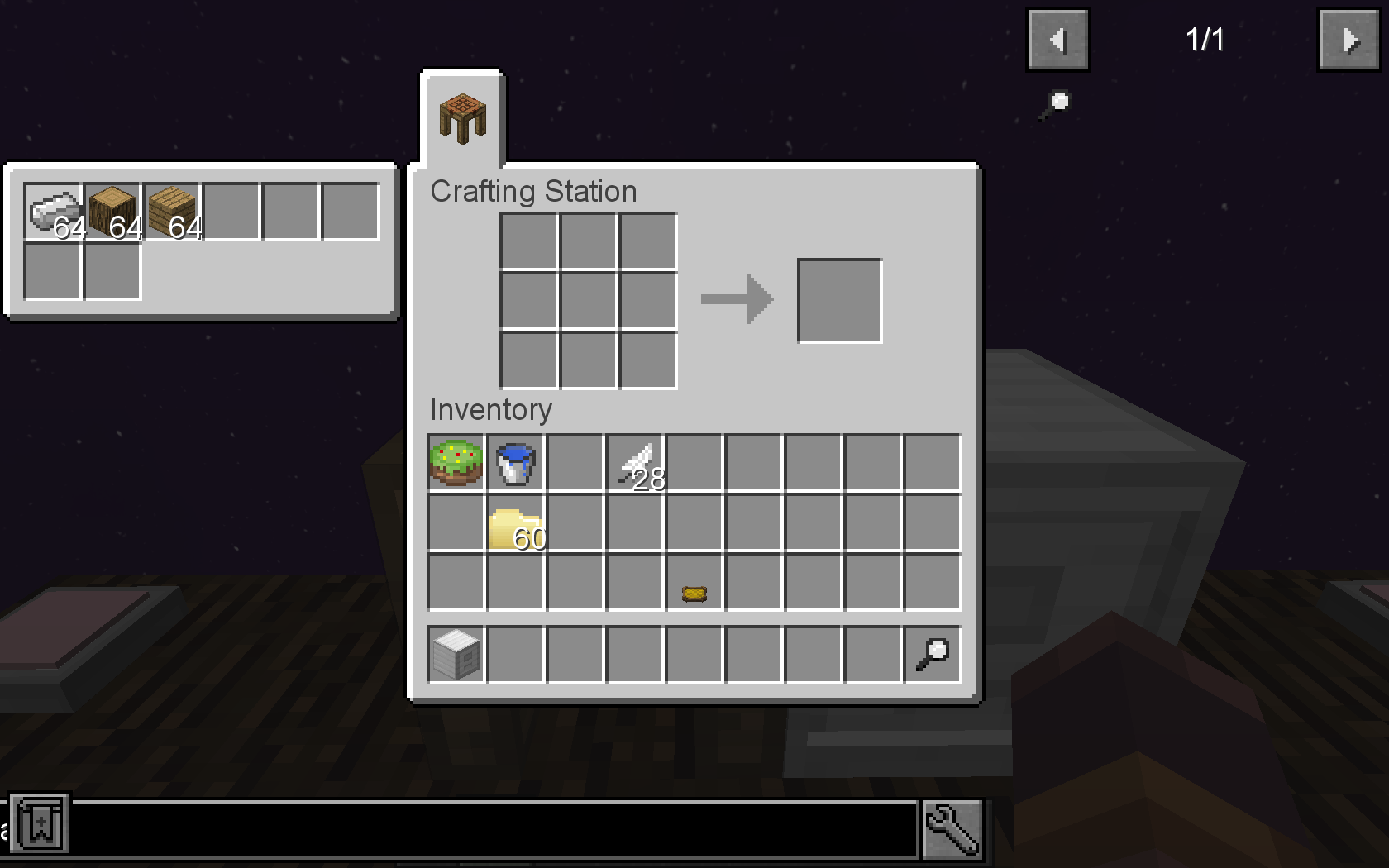
Task: Select the iron ingot stack in hotbar
Action: (x=53, y=209)
